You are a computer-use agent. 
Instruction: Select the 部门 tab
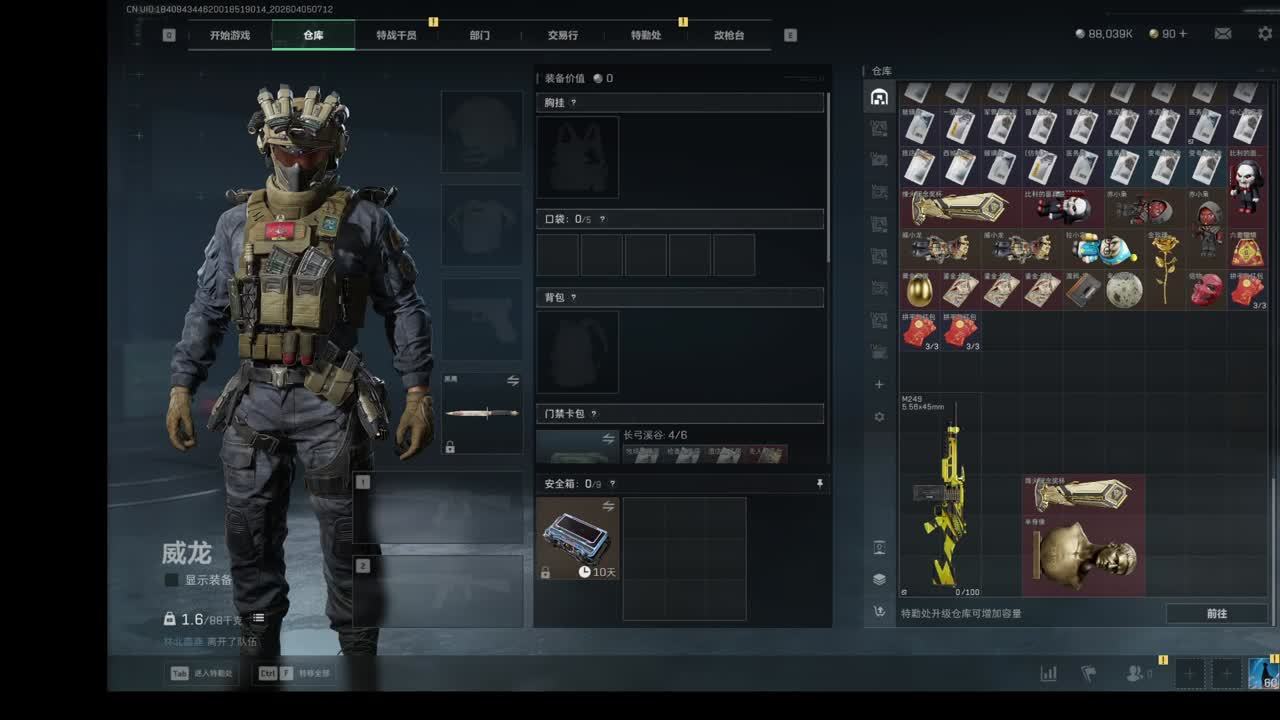click(480, 35)
